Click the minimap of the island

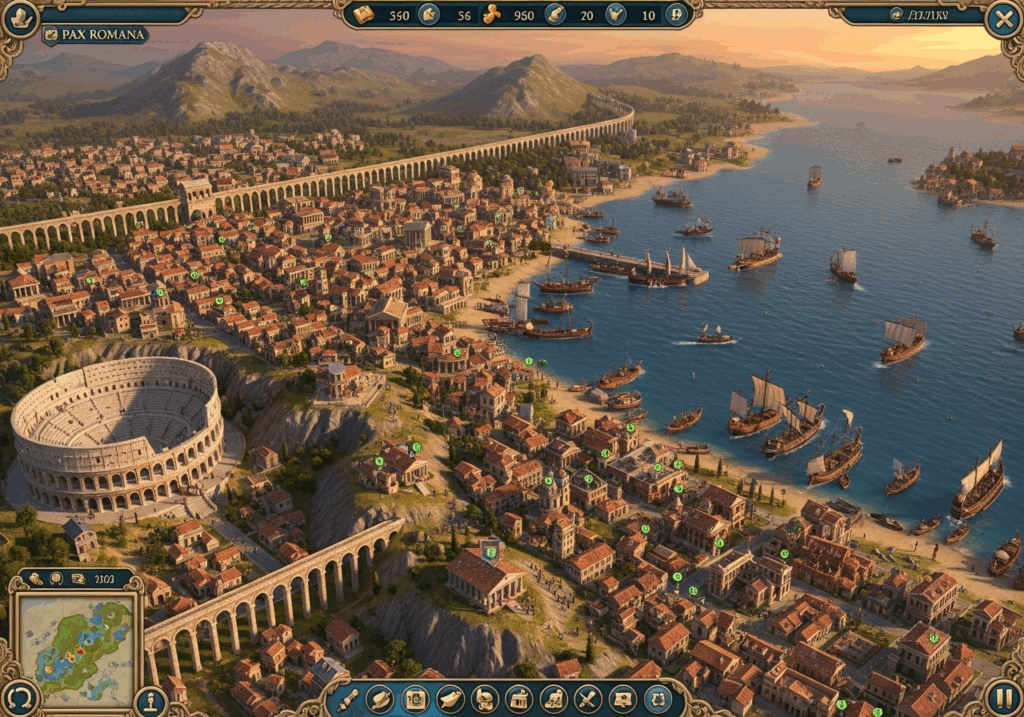[x=77, y=640]
